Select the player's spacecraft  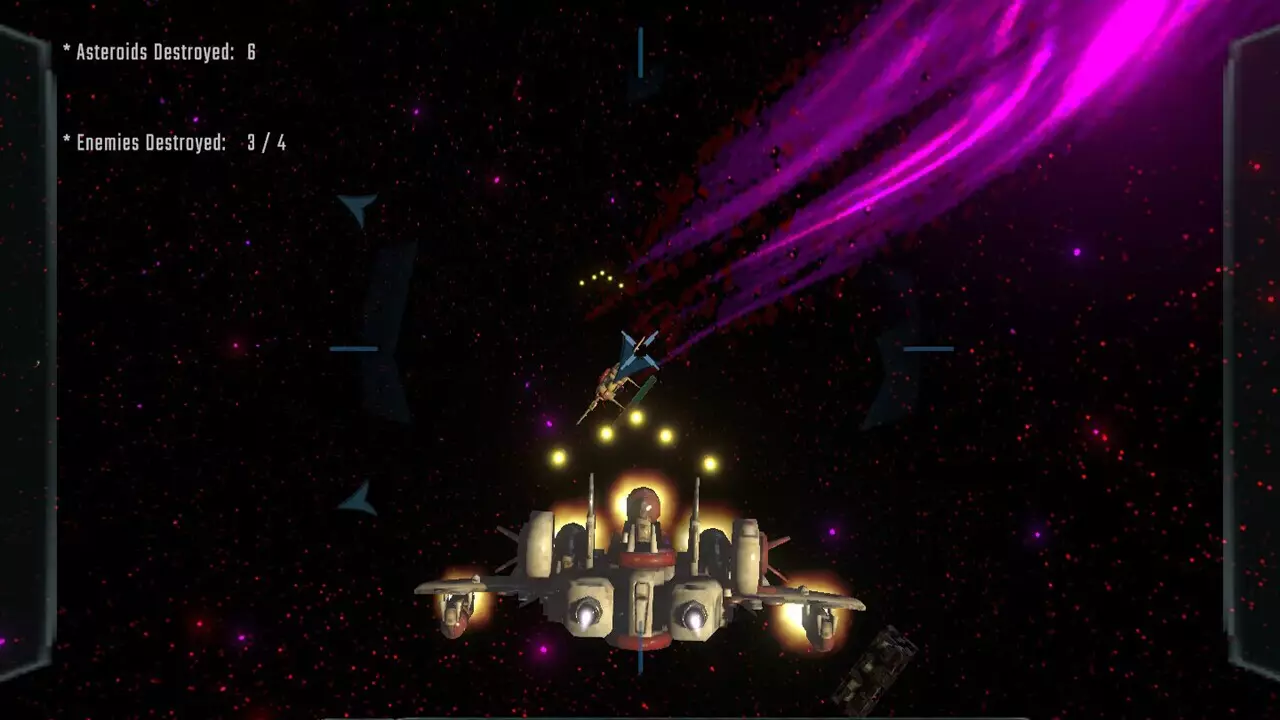640,570
